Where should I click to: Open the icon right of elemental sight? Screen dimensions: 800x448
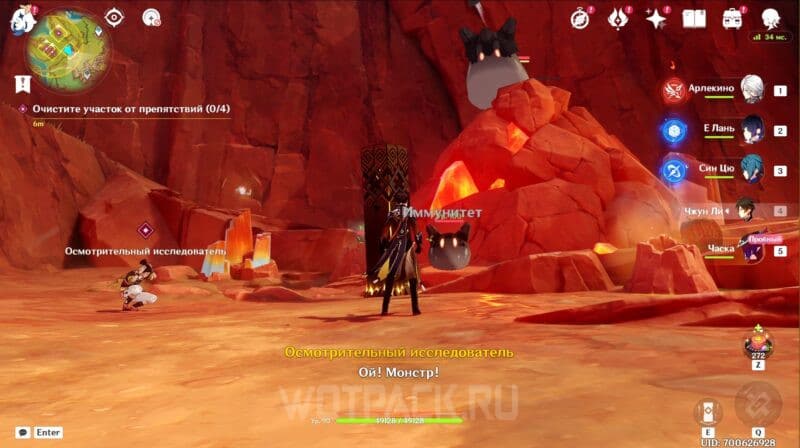click(152, 17)
